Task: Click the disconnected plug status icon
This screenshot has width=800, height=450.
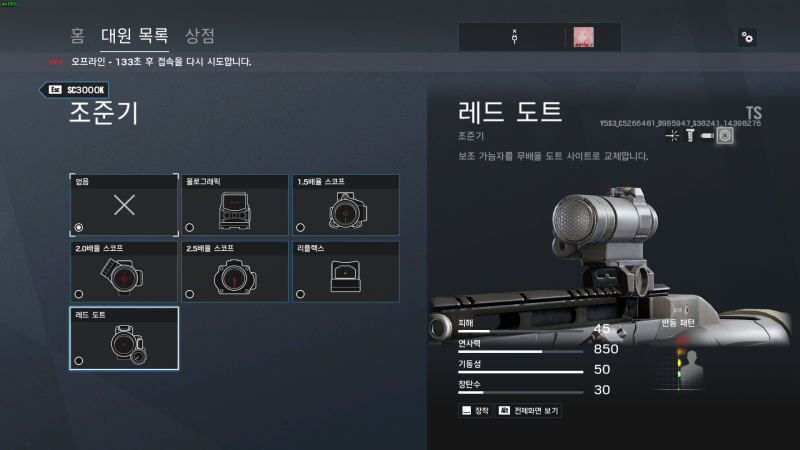Action: click(x=514, y=37)
